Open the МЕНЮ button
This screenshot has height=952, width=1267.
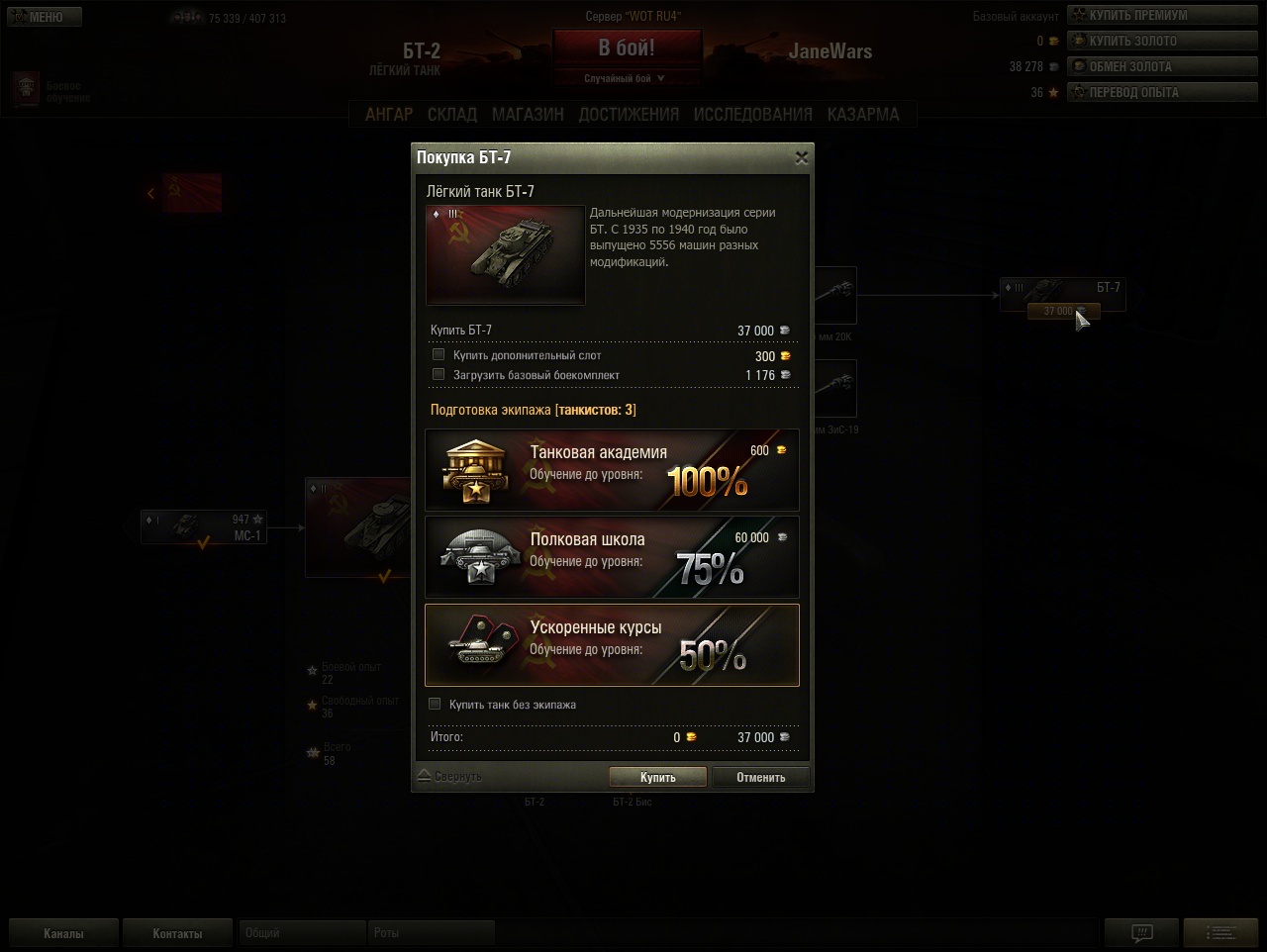(x=44, y=17)
